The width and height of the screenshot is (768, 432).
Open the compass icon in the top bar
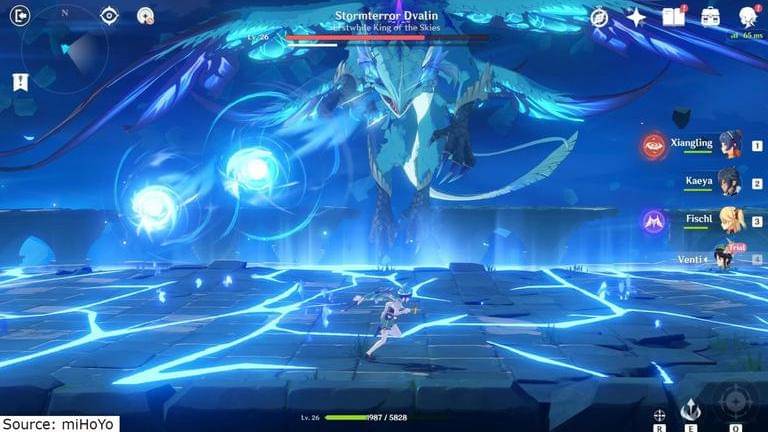tap(599, 17)
